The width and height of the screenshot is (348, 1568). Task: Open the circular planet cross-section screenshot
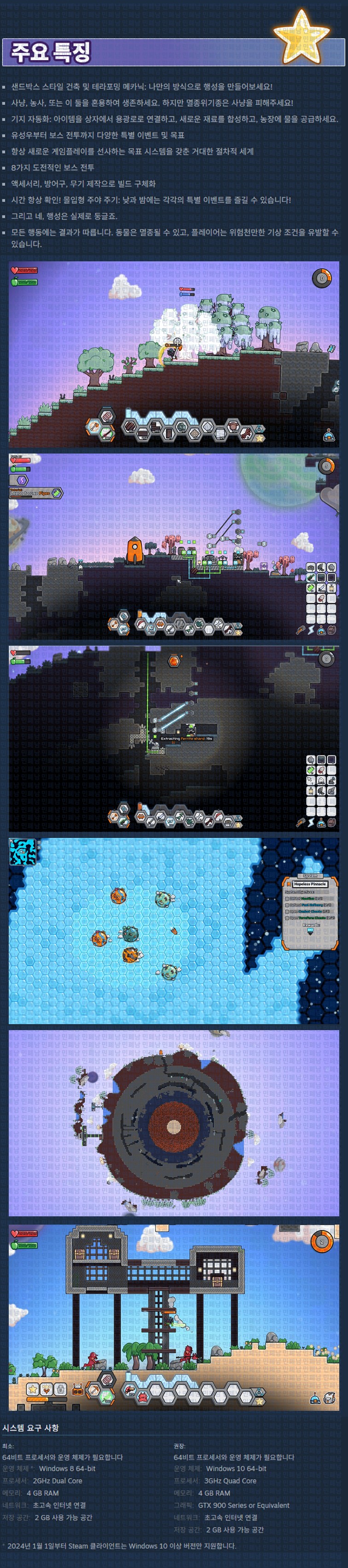pyautogui.click(x=174, y=1122)
